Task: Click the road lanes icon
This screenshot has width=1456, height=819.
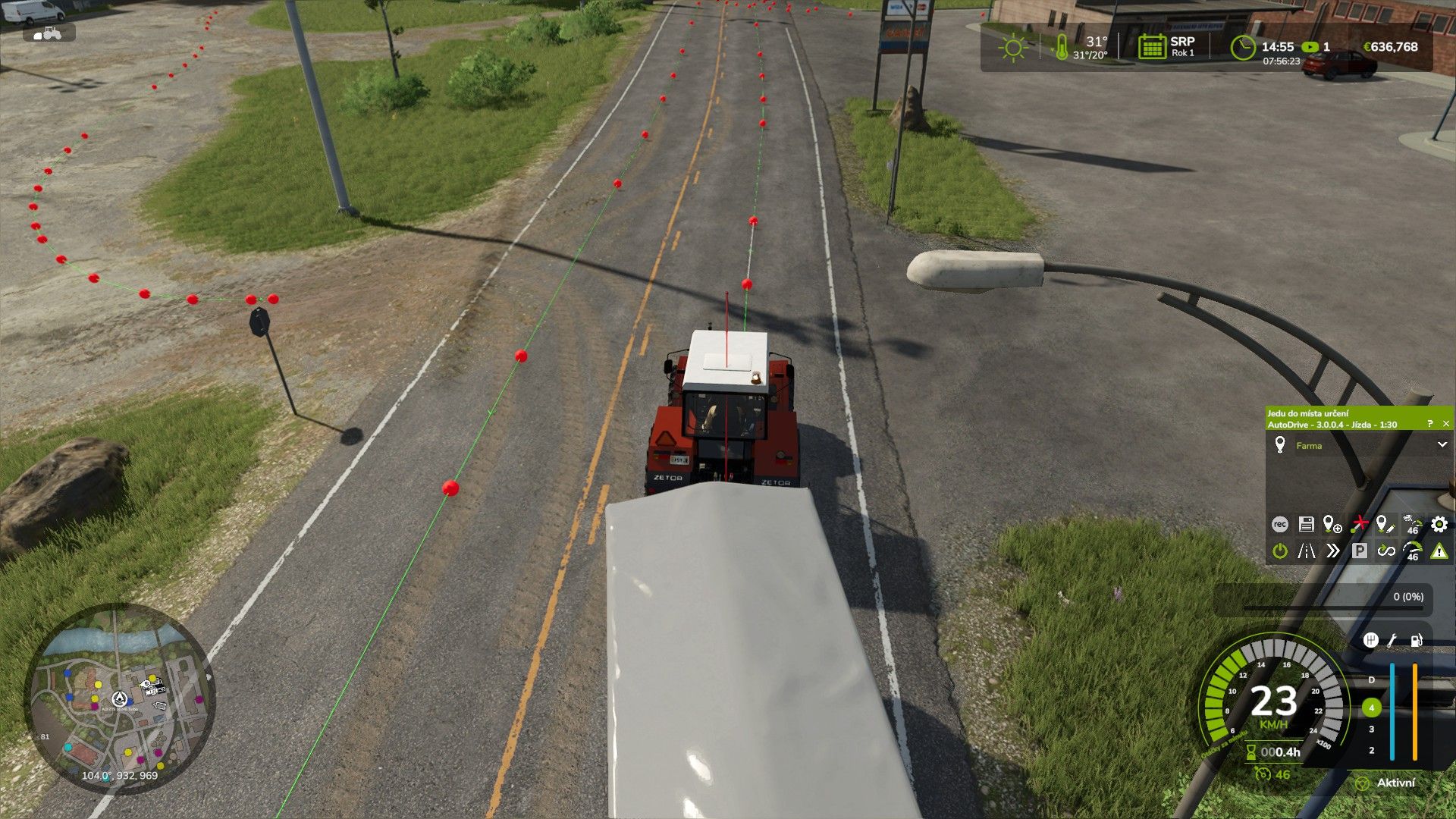Action: pyautogui.click(x=1306, y=551)
